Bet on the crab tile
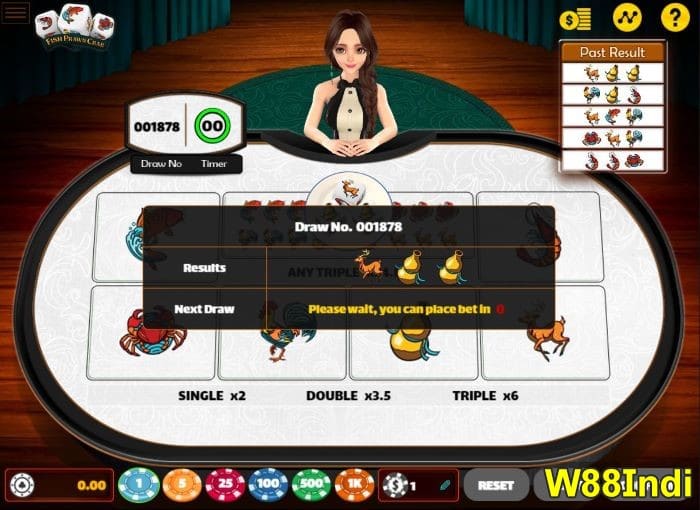Screen dimensions: 700x510 click(152, 334)
